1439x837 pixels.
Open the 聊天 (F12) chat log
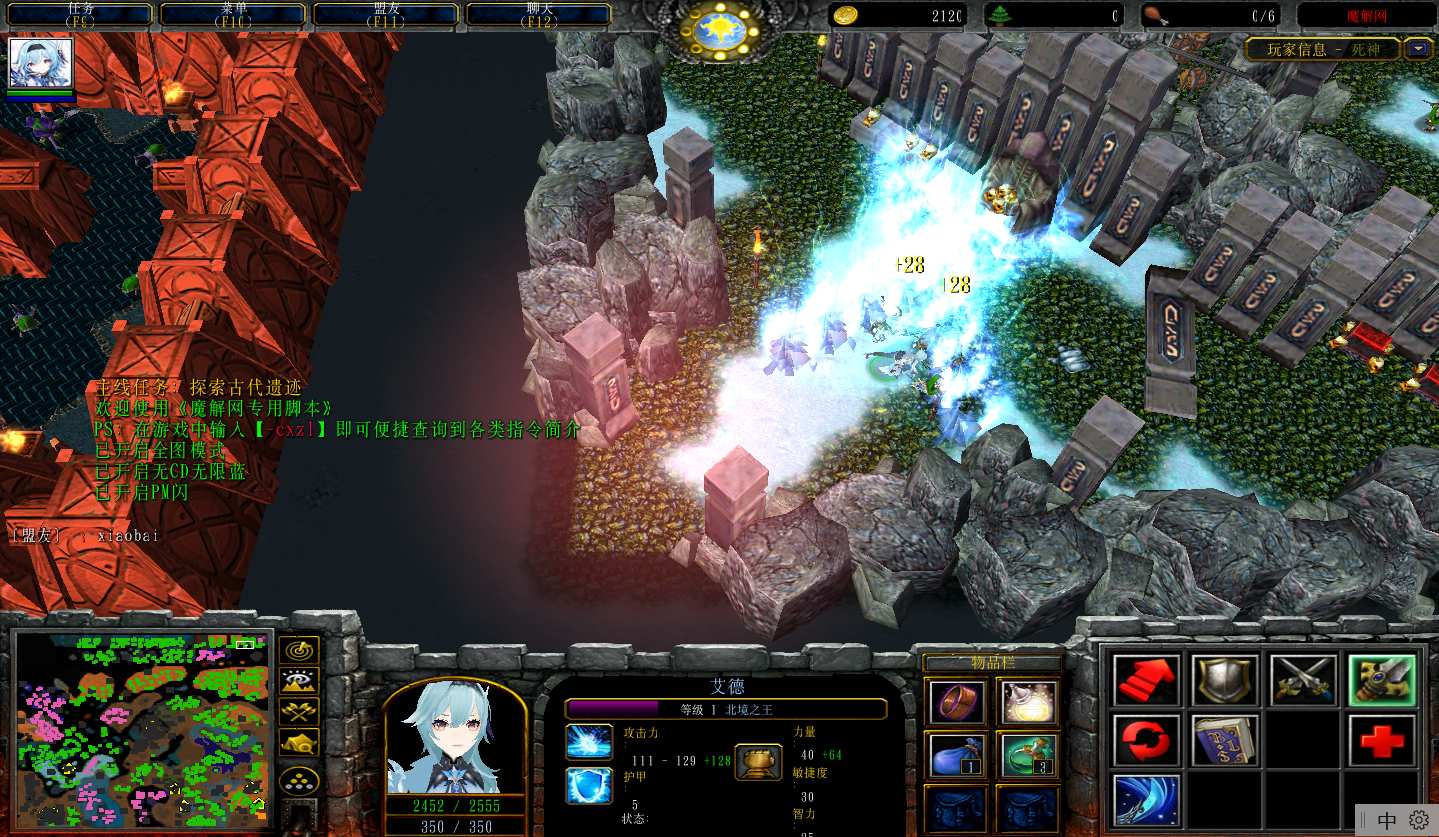pos(539,14)
